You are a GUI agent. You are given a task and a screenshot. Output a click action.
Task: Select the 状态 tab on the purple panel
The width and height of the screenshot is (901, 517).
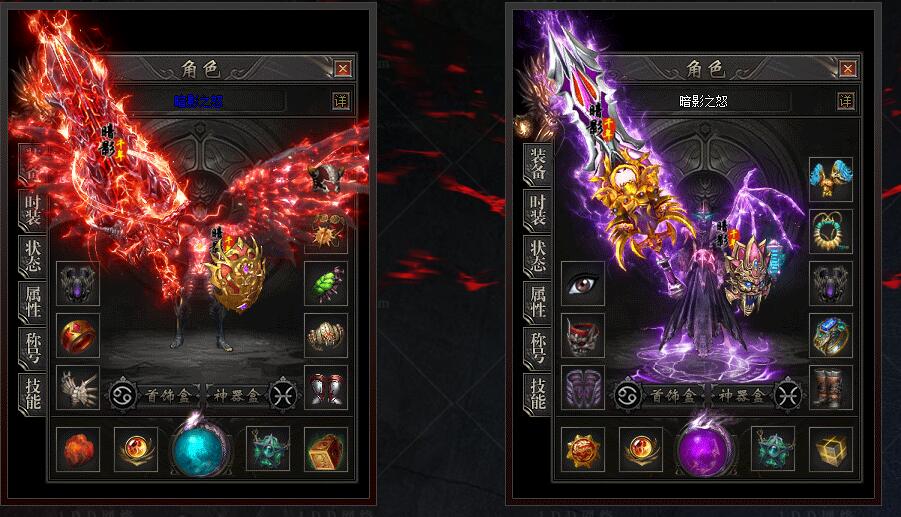538,254
